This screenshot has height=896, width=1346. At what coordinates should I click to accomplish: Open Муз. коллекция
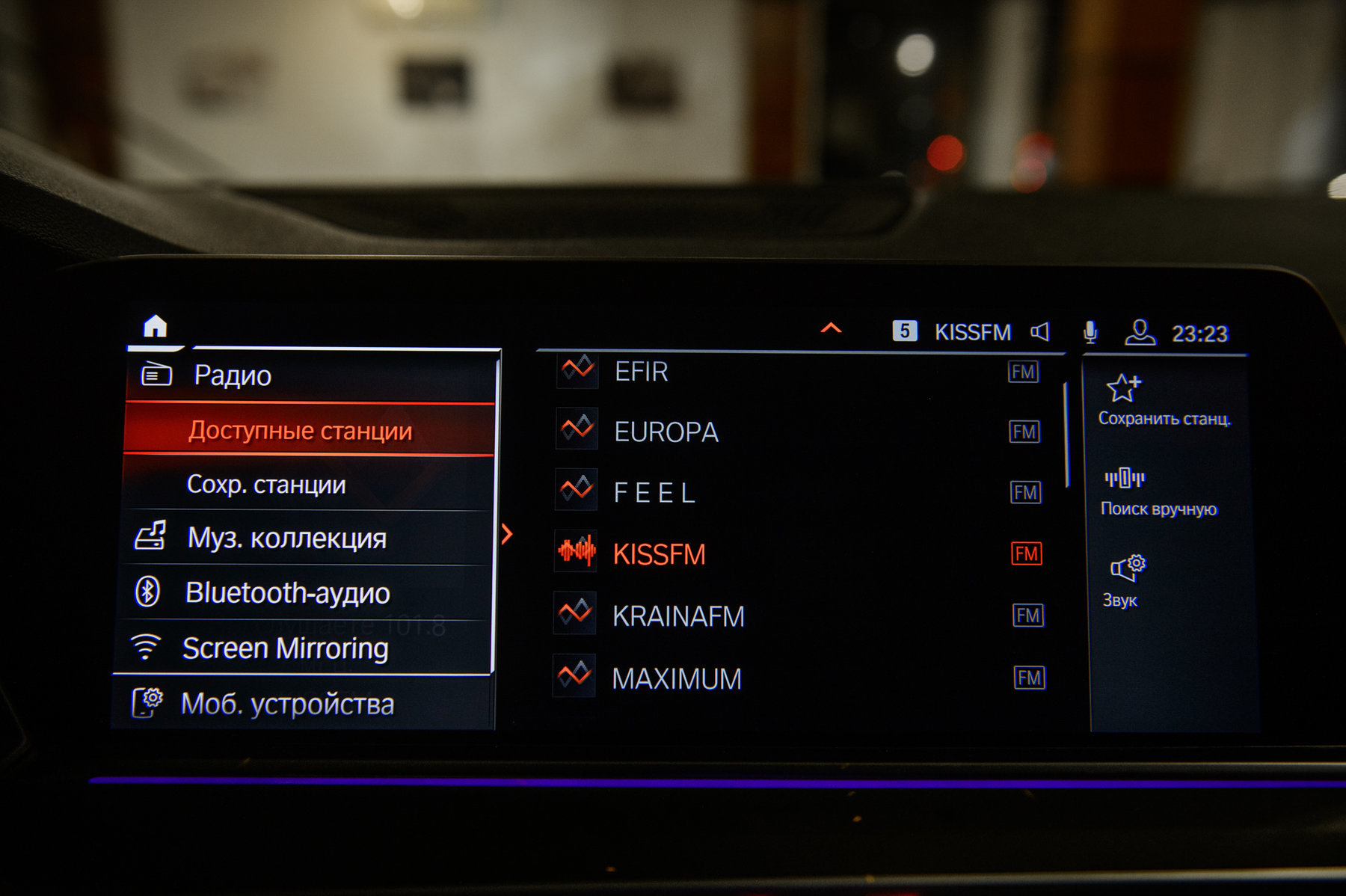pos(286,538)
